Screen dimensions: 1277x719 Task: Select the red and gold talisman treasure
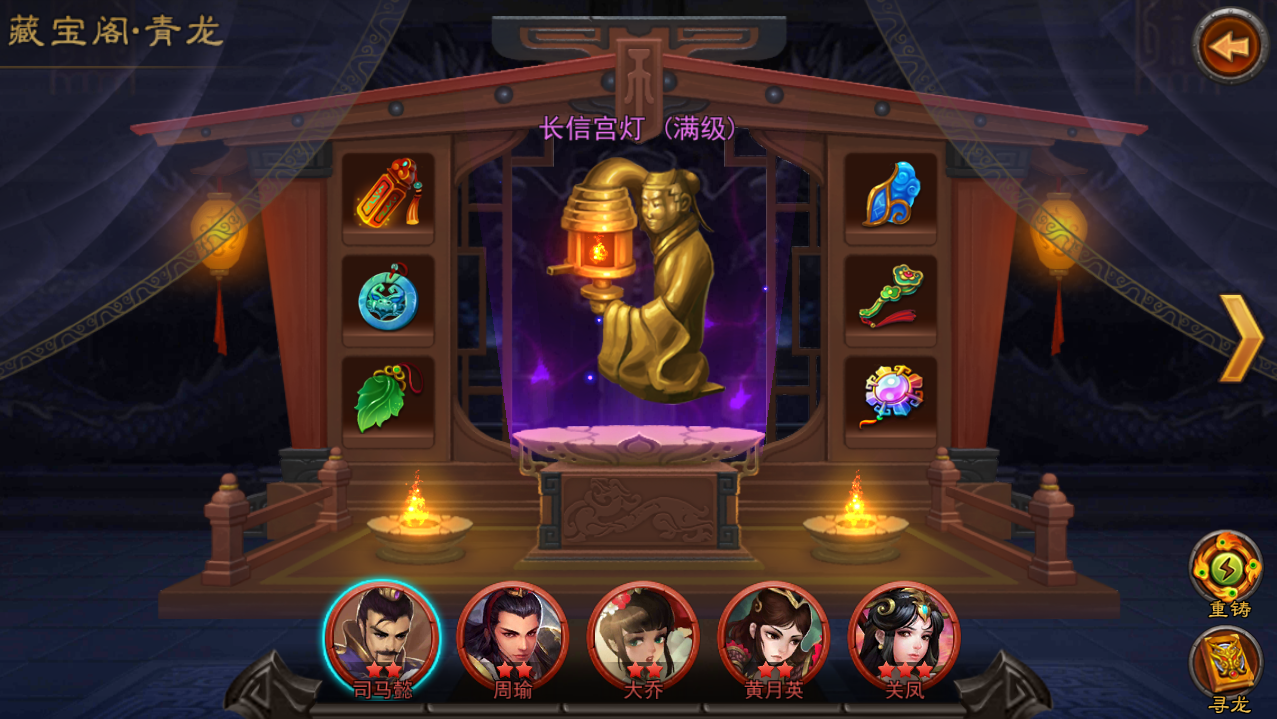[388, 194]
